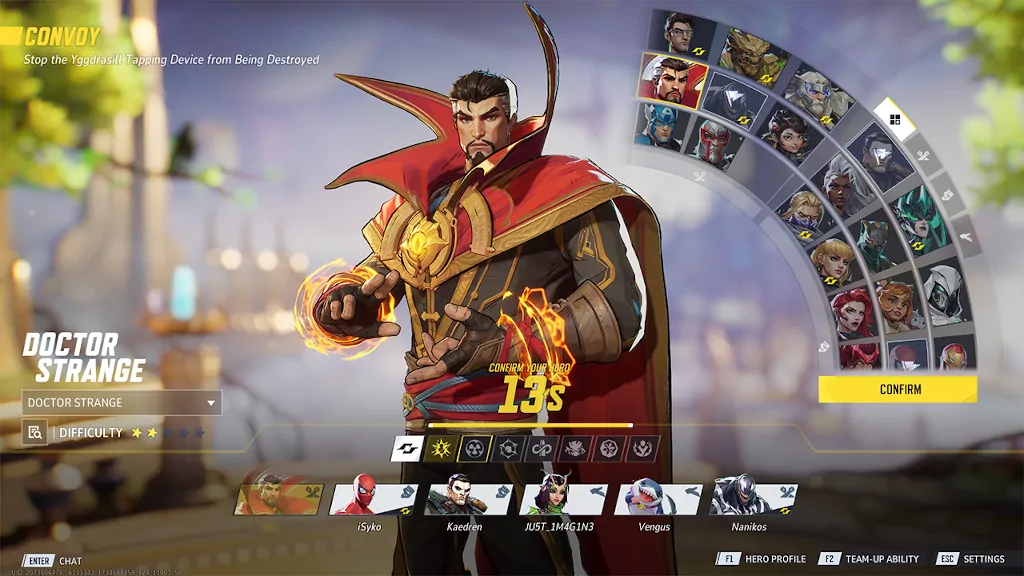Open the Doctor Strange costume dropdown
The height and width of the screenshot is (576, 1024).
pos(121,403)
